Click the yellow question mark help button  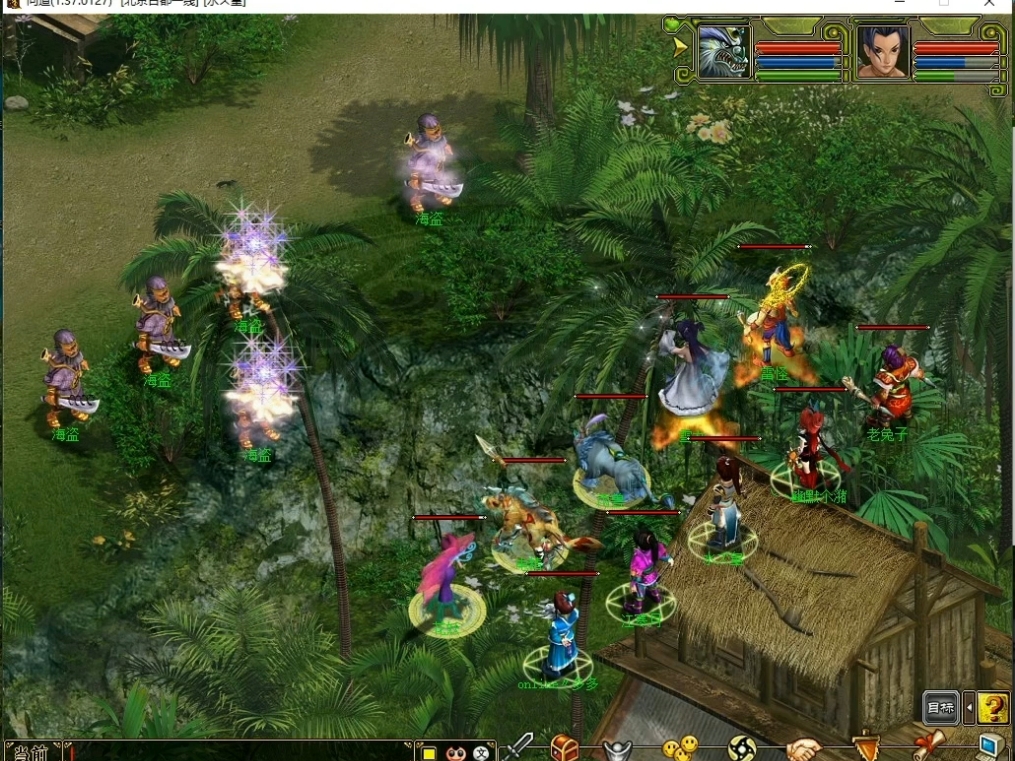point(993,708)
